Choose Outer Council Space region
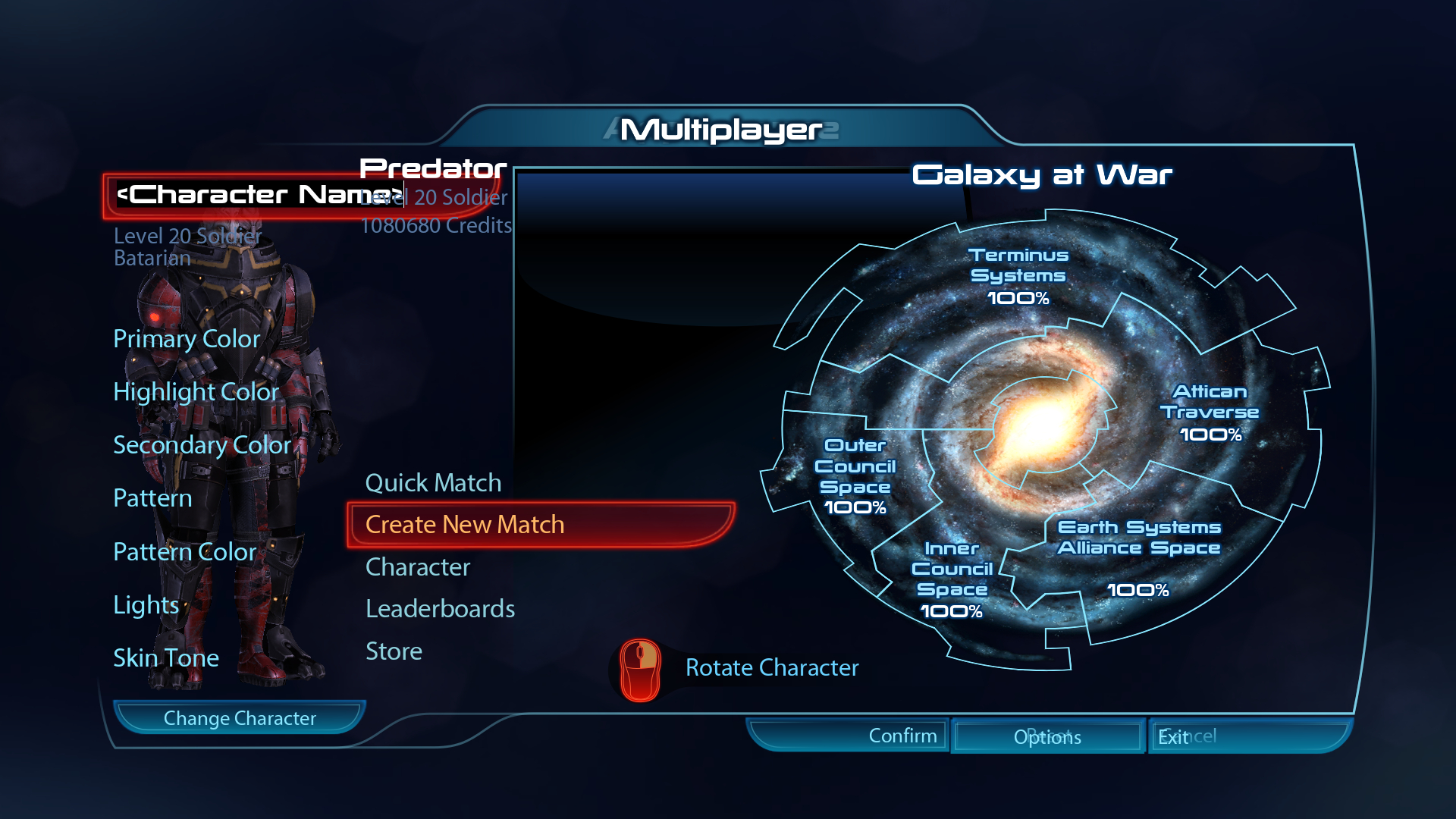1456x819 pixels. pos(855,475)
